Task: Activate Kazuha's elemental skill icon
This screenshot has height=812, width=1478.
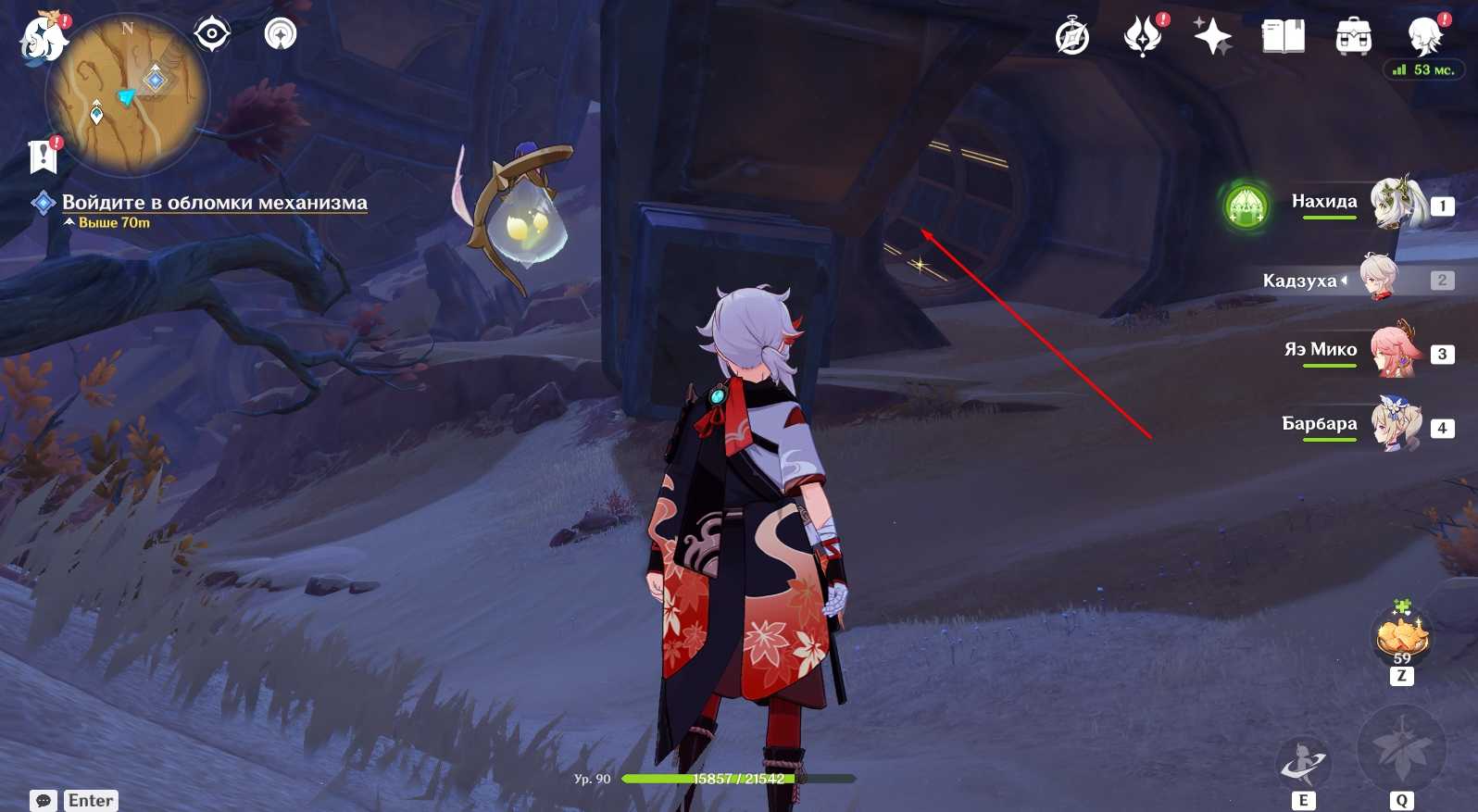Action: (x=1303, y=765)
